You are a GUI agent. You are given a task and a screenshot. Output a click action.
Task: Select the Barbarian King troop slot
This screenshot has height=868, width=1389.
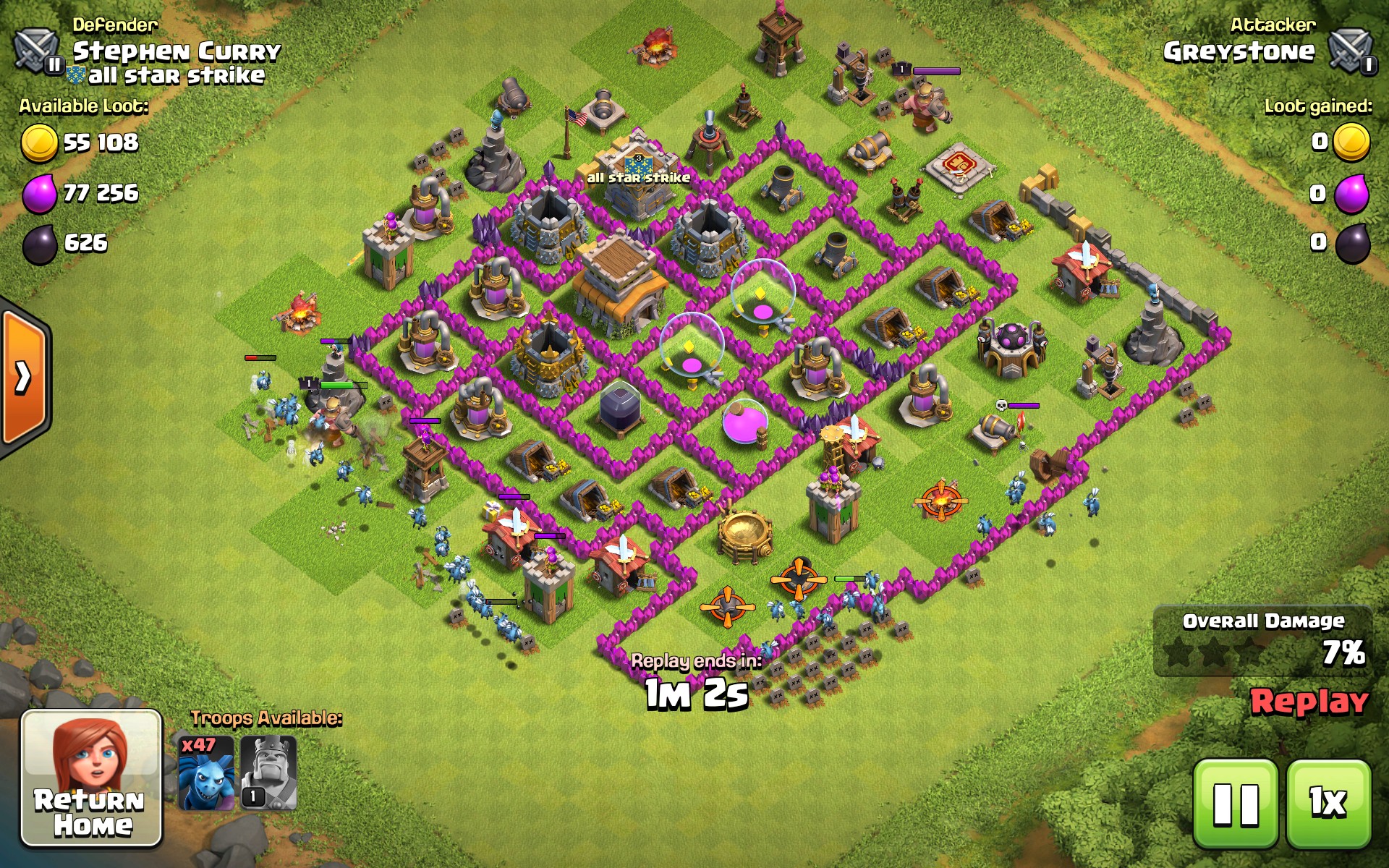pyautogui.click(x=268, y=773)
